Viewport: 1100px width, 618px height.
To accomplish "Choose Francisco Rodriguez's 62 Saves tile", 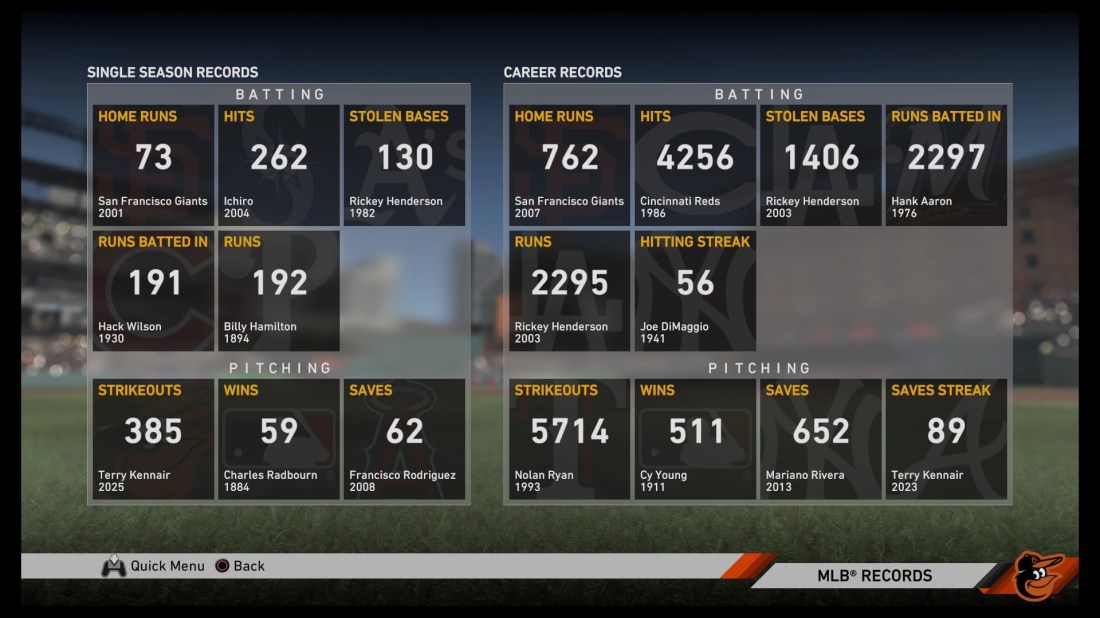I will tap(404, 439).
